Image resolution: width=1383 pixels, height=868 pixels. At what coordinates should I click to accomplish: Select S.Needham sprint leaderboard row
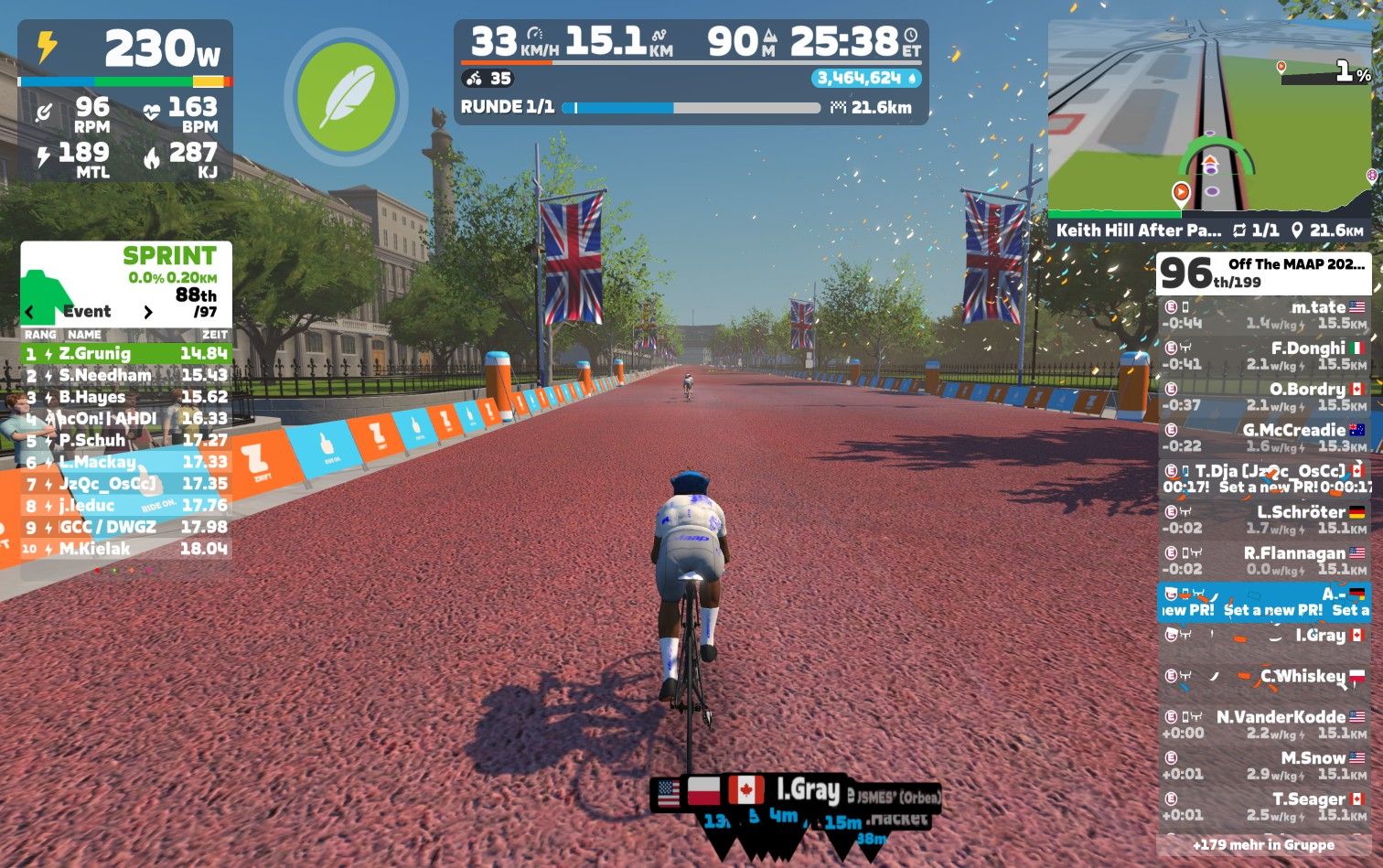[126, 375]
